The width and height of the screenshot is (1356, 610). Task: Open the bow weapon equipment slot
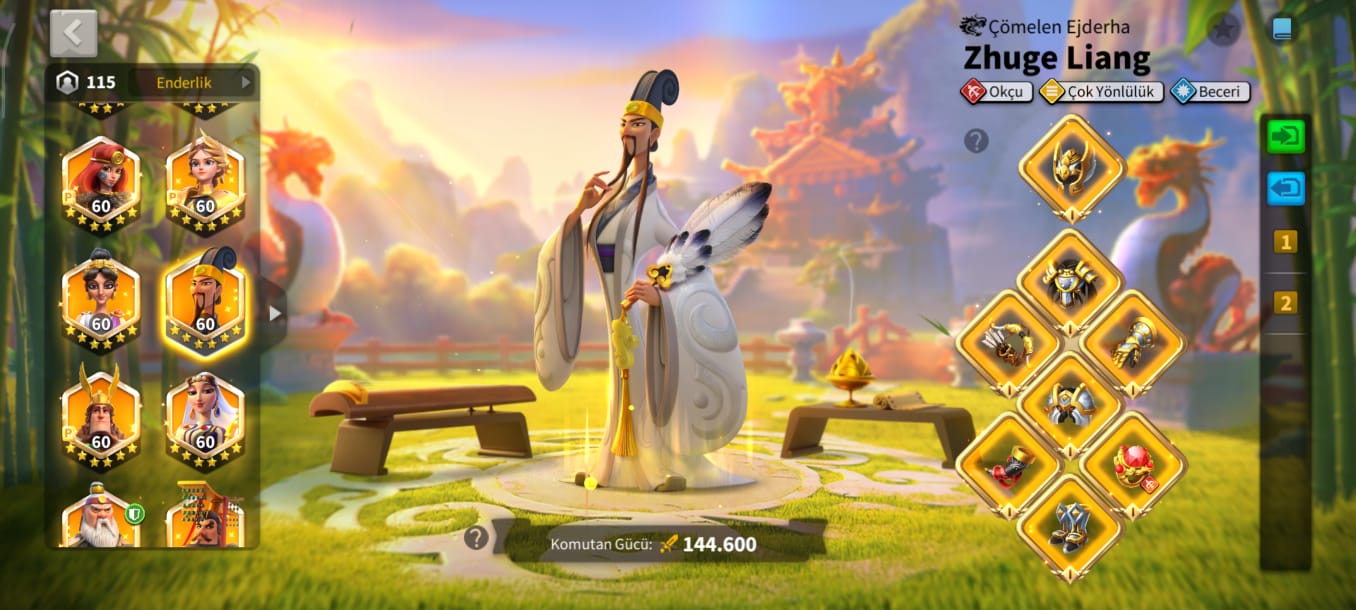pyautogui.click(x=1008, y=343)
